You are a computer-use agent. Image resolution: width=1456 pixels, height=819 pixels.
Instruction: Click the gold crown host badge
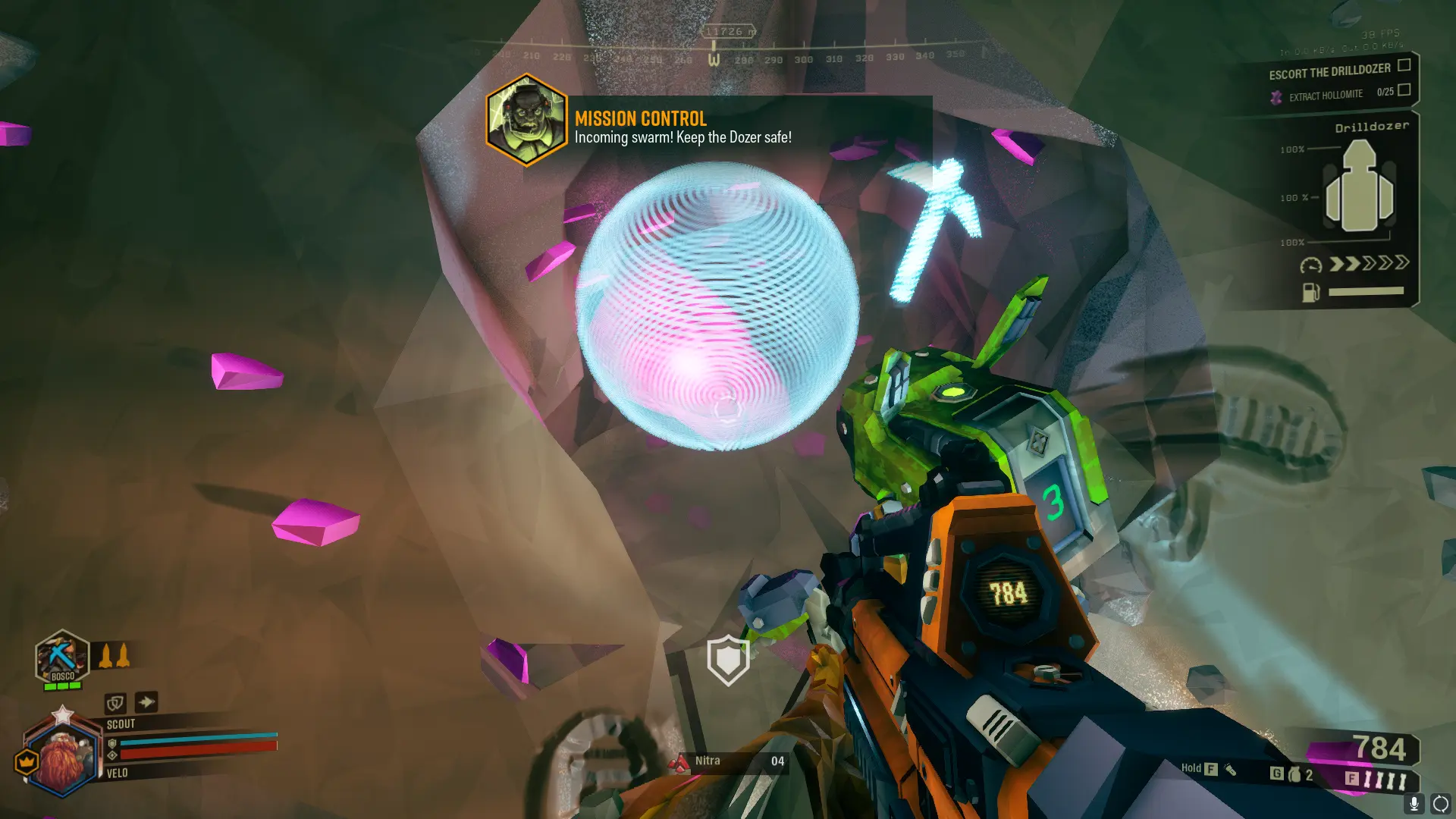pos(27,761)
